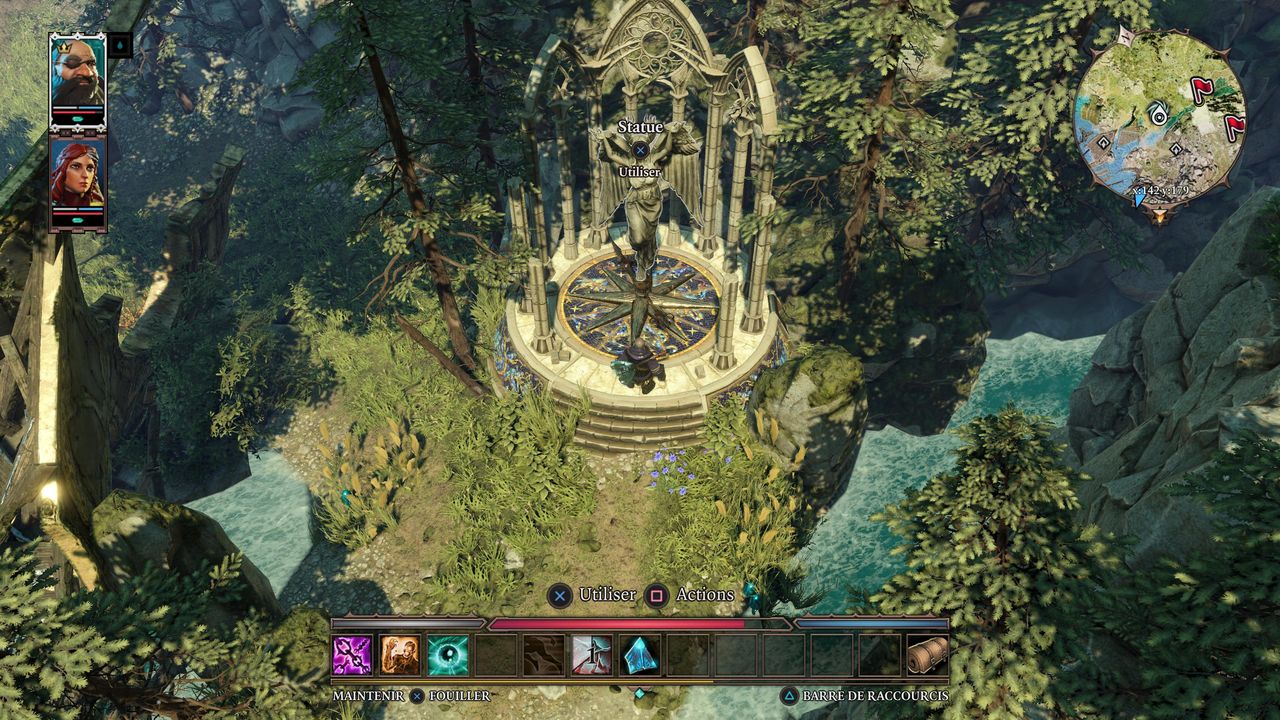Activate the purple chains skill

[352, 655]
